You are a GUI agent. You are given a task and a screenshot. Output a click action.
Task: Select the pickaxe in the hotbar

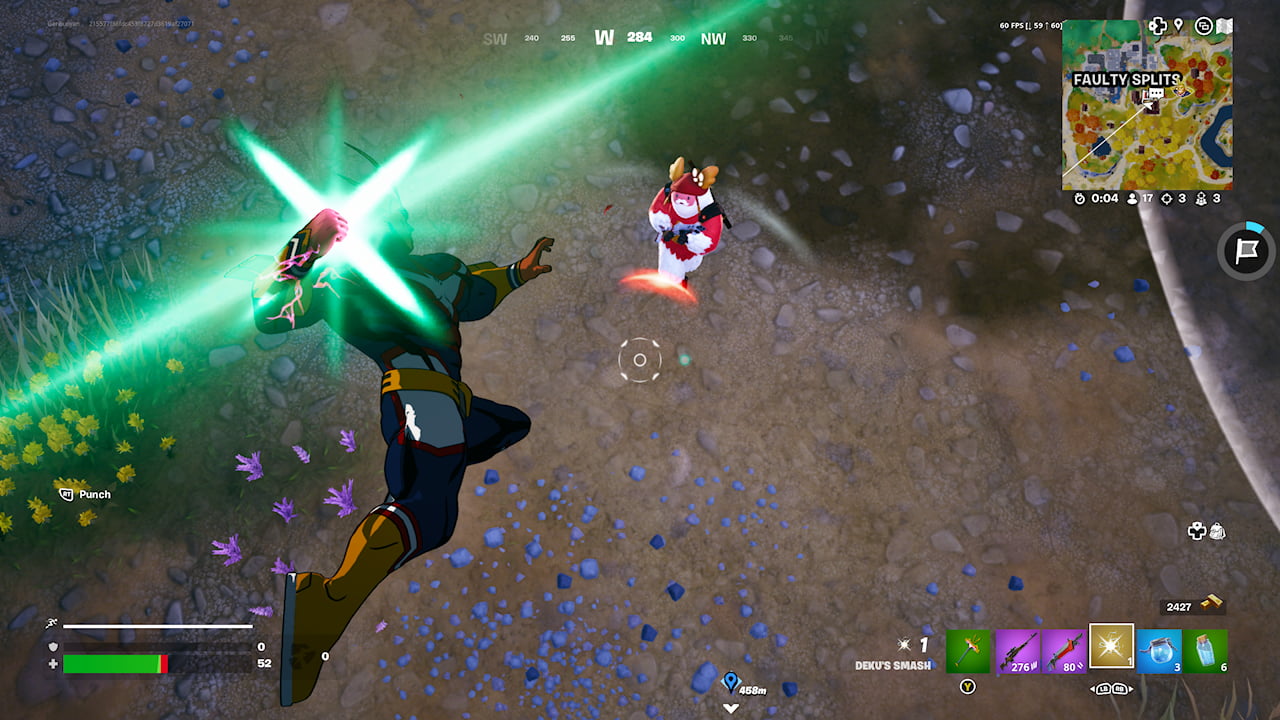968,651
